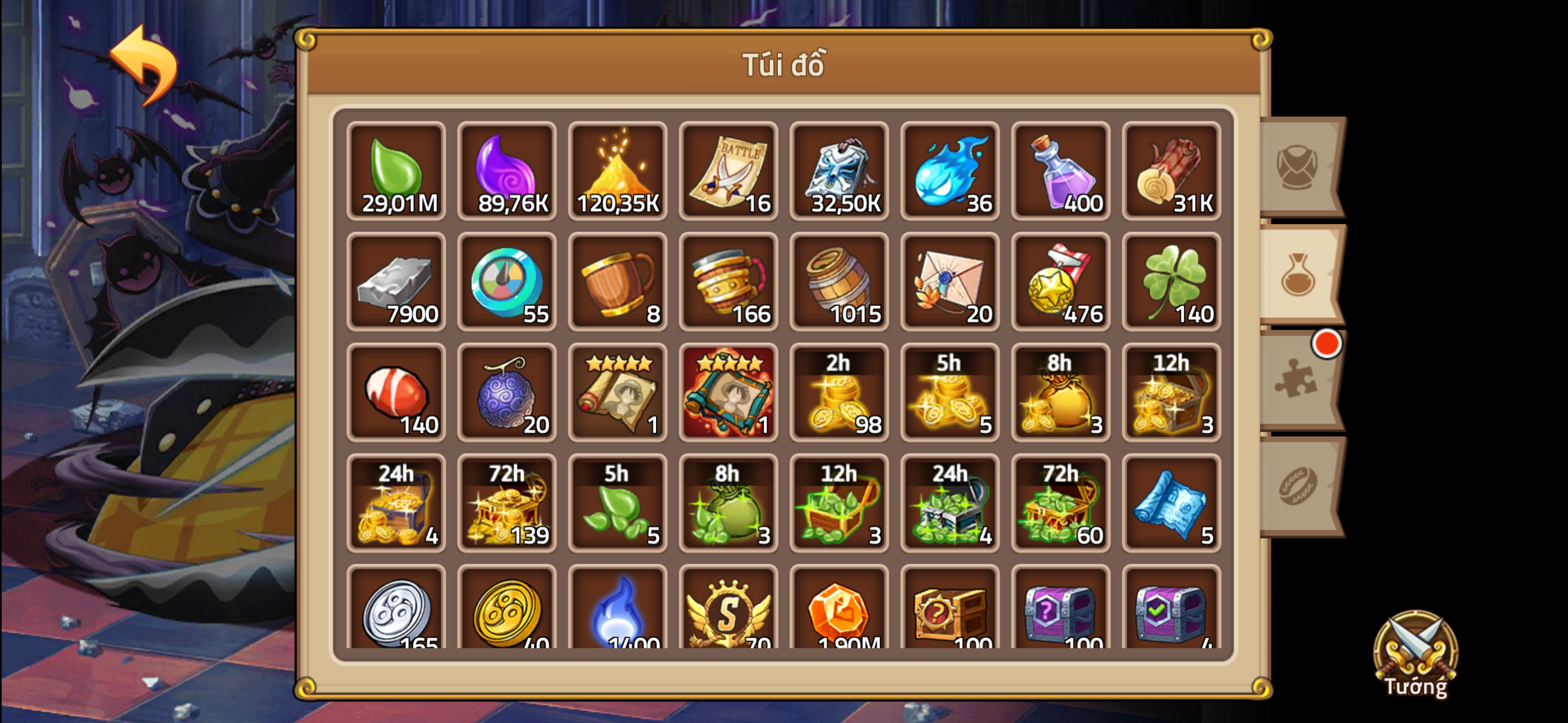Click the silver ingot item showing 7900
1568x723 pixels.
tap(396, 282)
